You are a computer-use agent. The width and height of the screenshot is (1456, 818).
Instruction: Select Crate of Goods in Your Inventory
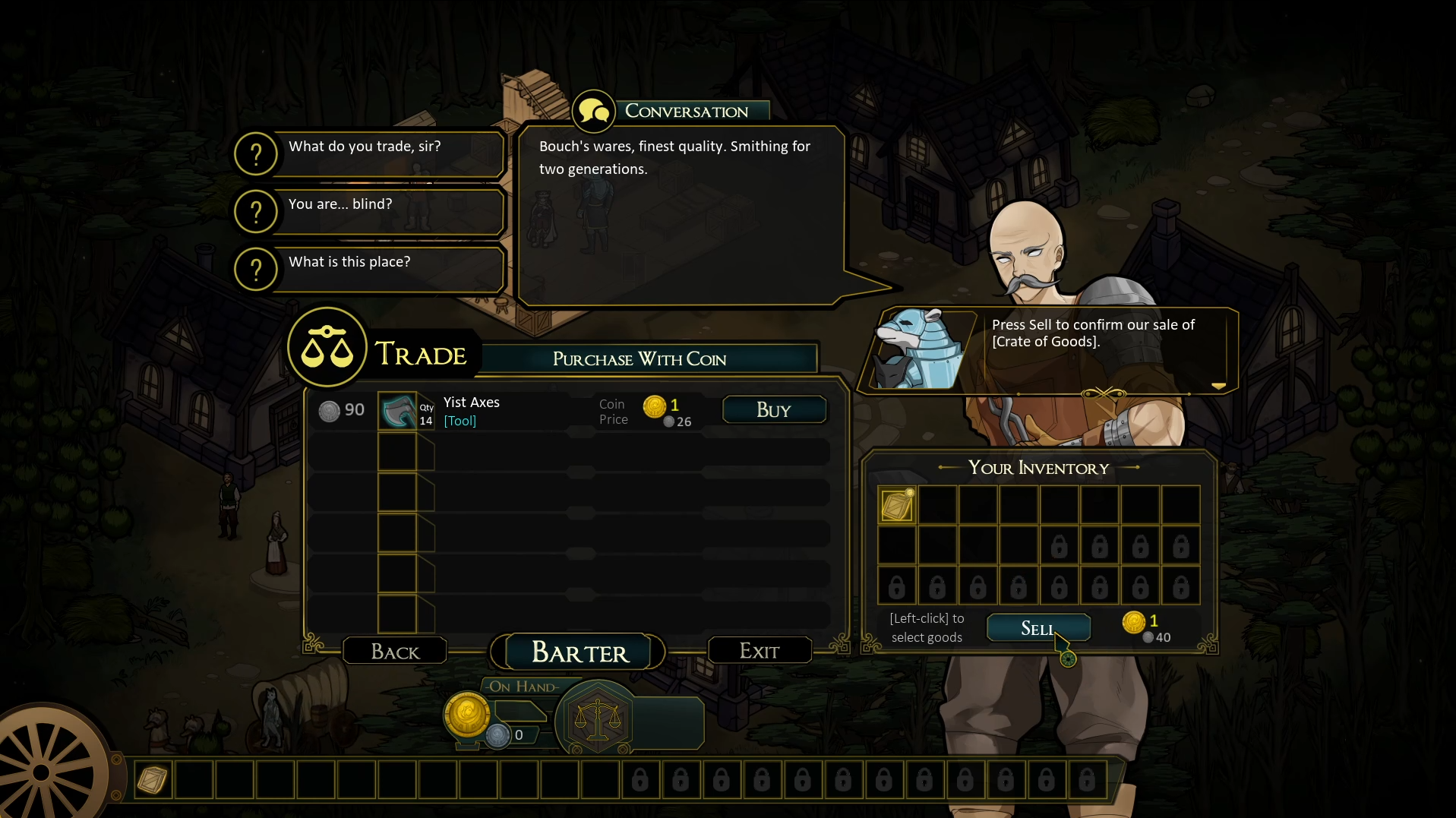896,505
